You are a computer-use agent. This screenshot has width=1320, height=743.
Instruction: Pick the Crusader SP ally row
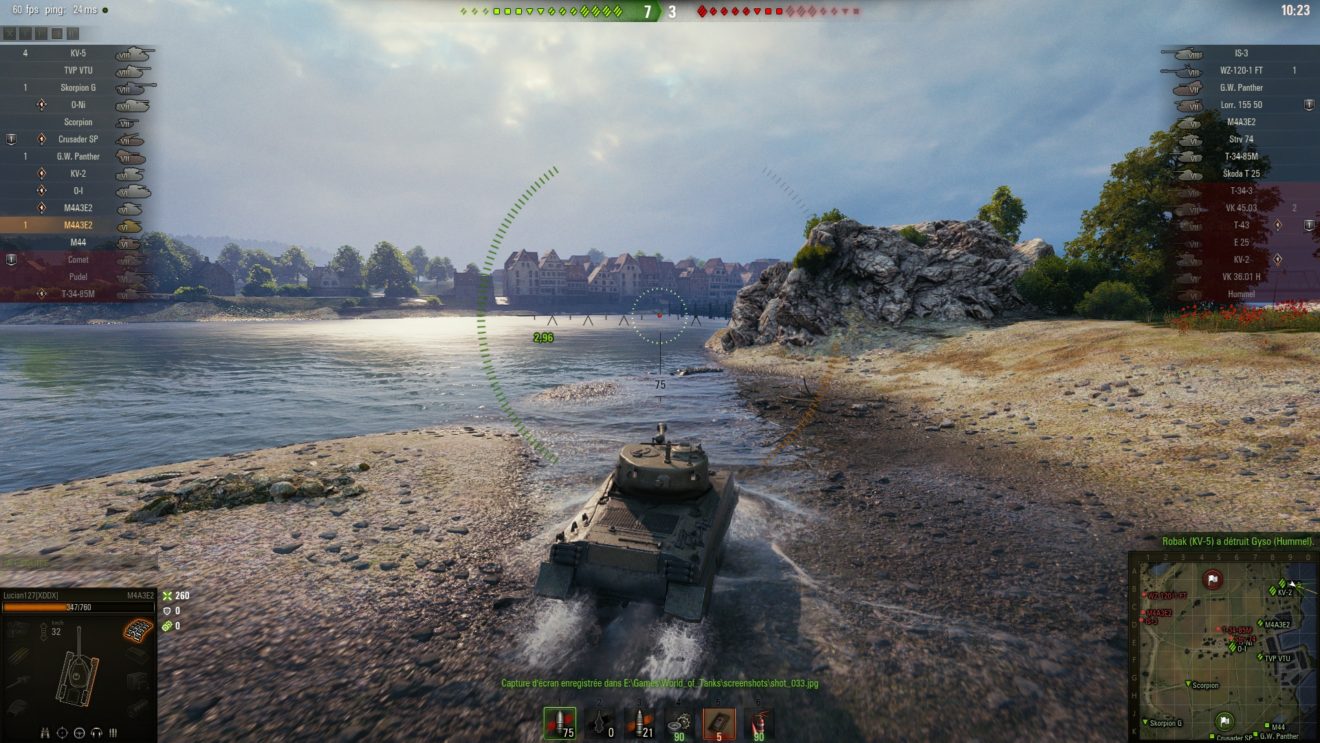78,140
